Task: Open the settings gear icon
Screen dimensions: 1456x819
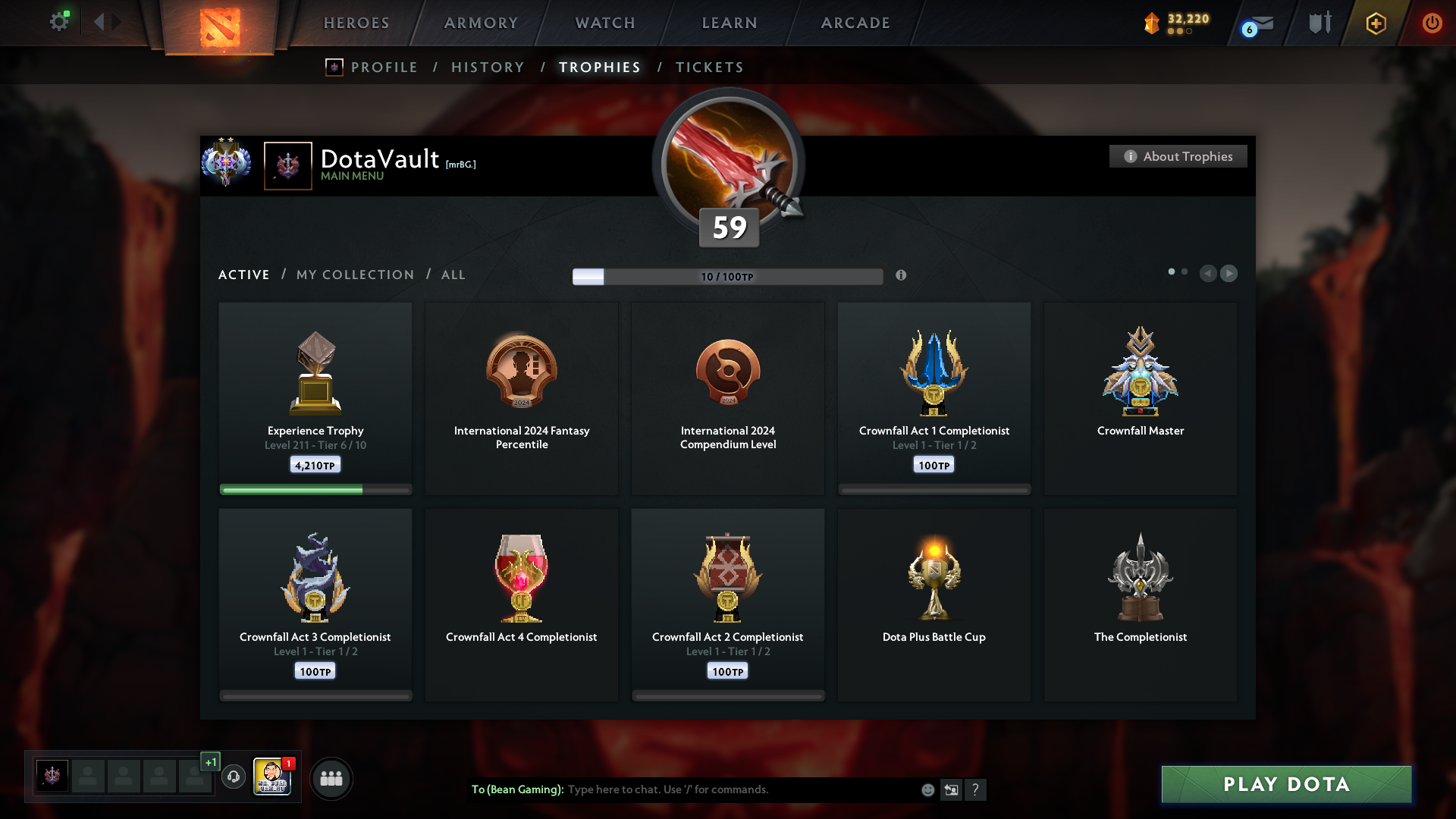Action: click(x=58, y=22)
